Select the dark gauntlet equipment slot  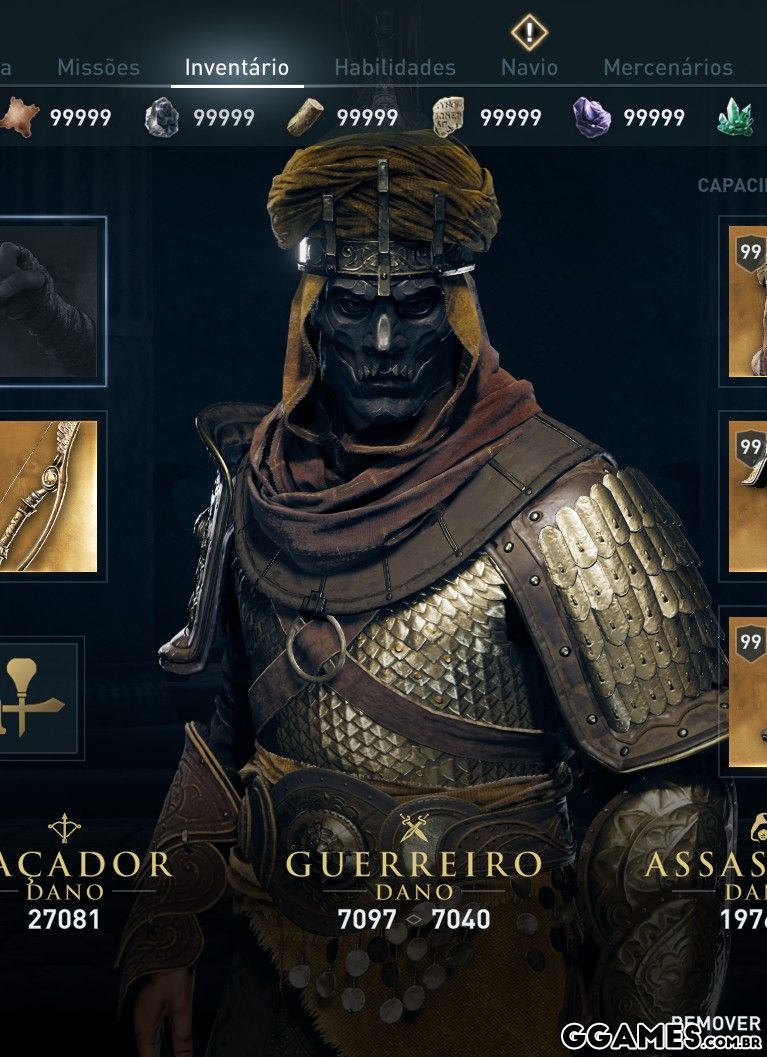[48, 301]
